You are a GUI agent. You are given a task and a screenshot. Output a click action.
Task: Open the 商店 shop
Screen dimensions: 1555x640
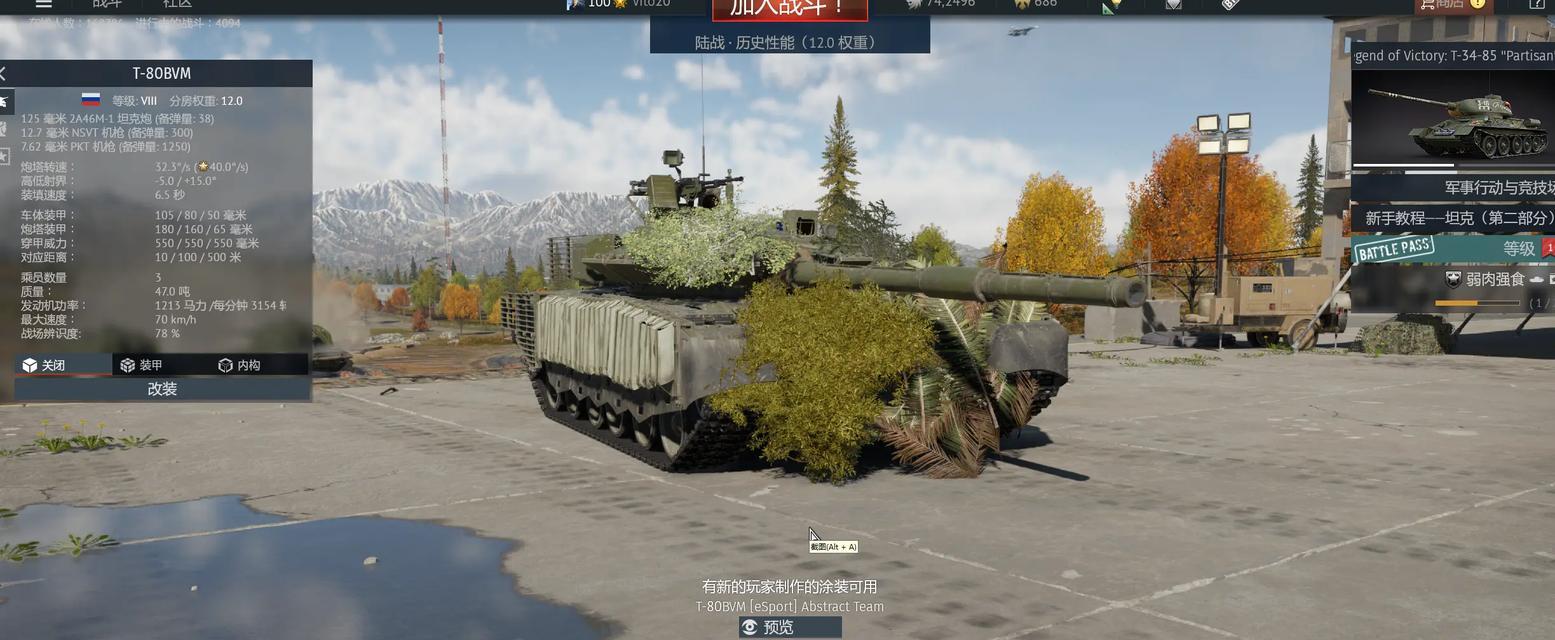(x=1441, y=4)
